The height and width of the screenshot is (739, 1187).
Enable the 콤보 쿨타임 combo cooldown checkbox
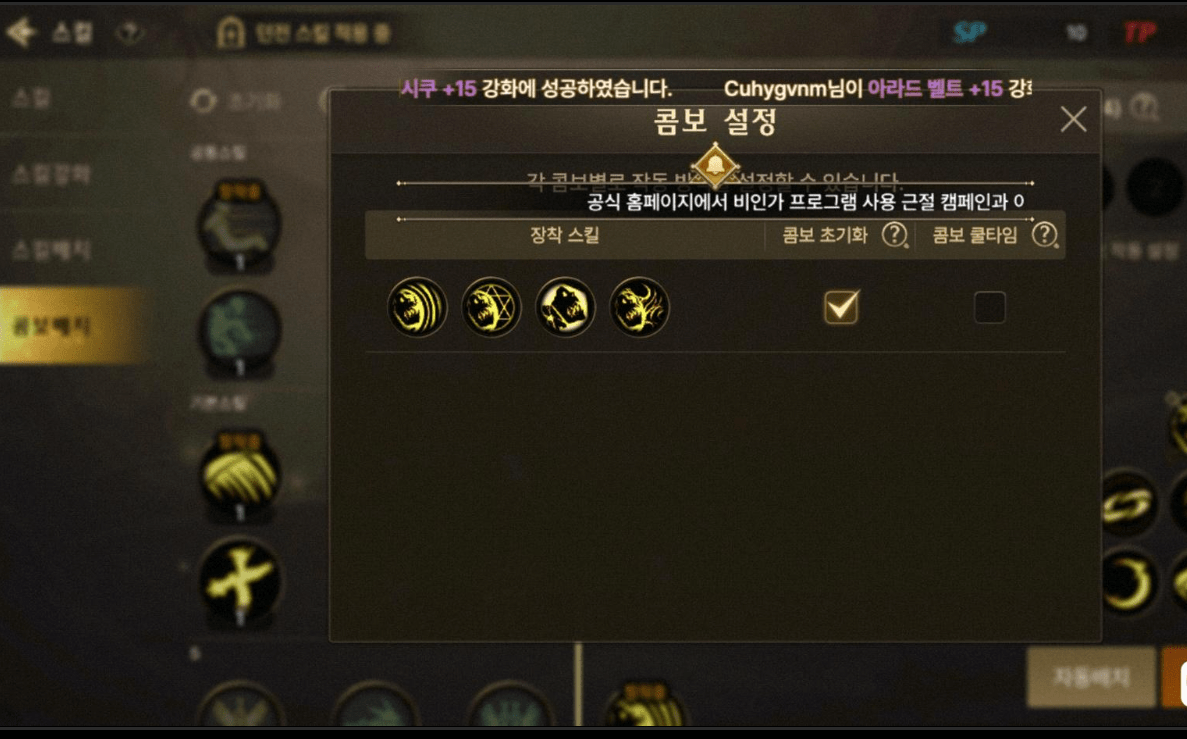pyautogui.click(x=990, y=307)
